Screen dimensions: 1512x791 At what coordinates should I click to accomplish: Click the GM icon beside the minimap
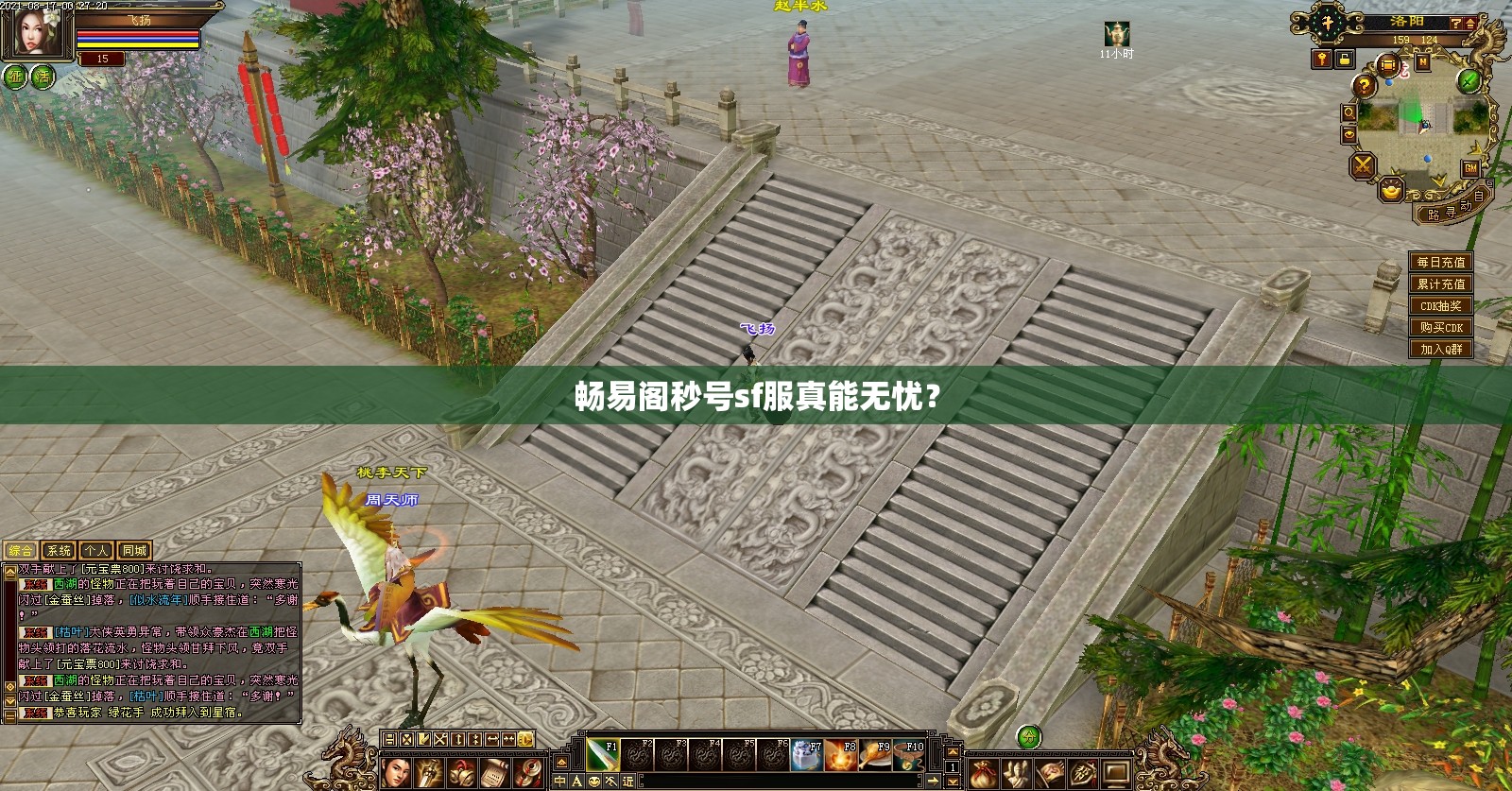point(1471,168)
